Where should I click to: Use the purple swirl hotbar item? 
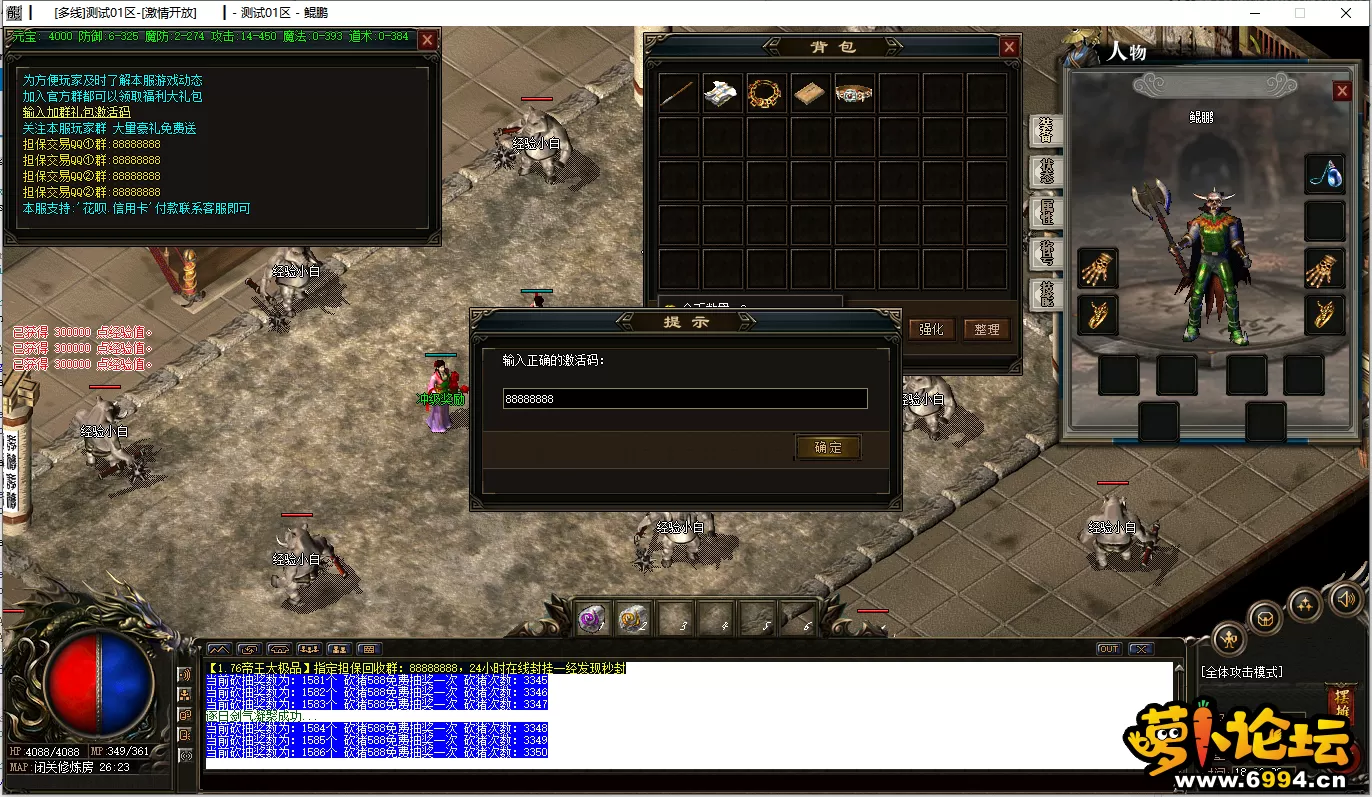tap(592, 619)
